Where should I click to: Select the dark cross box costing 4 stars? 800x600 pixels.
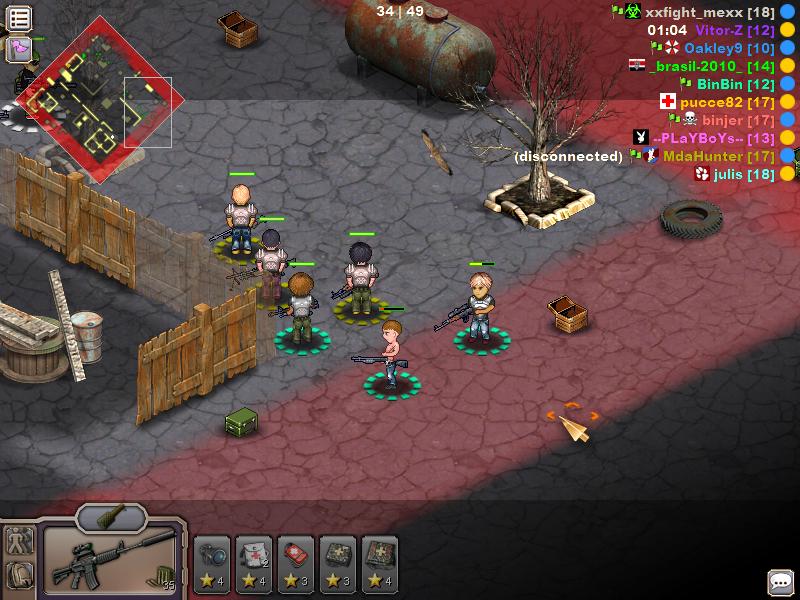(381, 562)
